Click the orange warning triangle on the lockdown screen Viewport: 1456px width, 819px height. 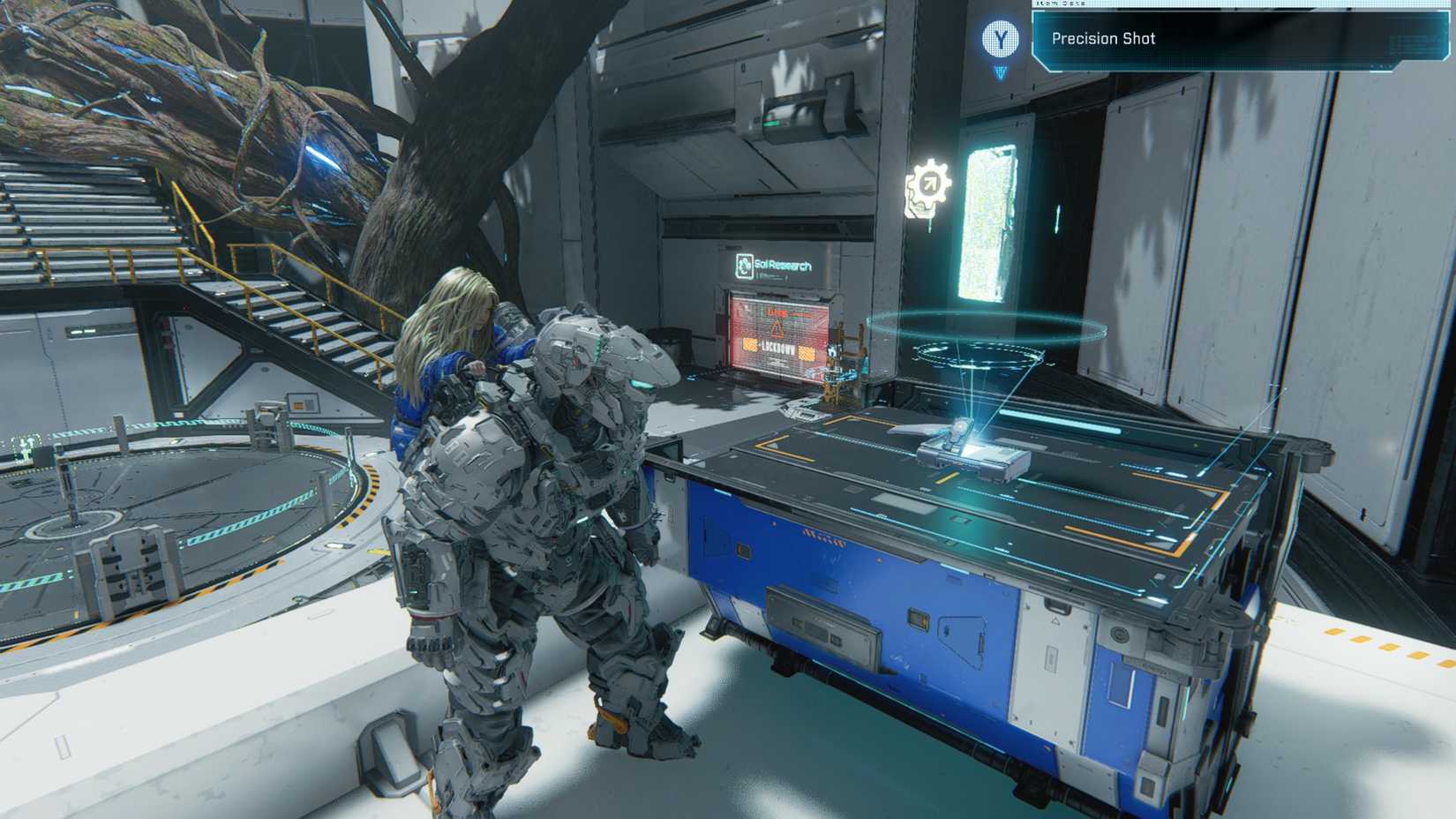(x=777, y=329)
